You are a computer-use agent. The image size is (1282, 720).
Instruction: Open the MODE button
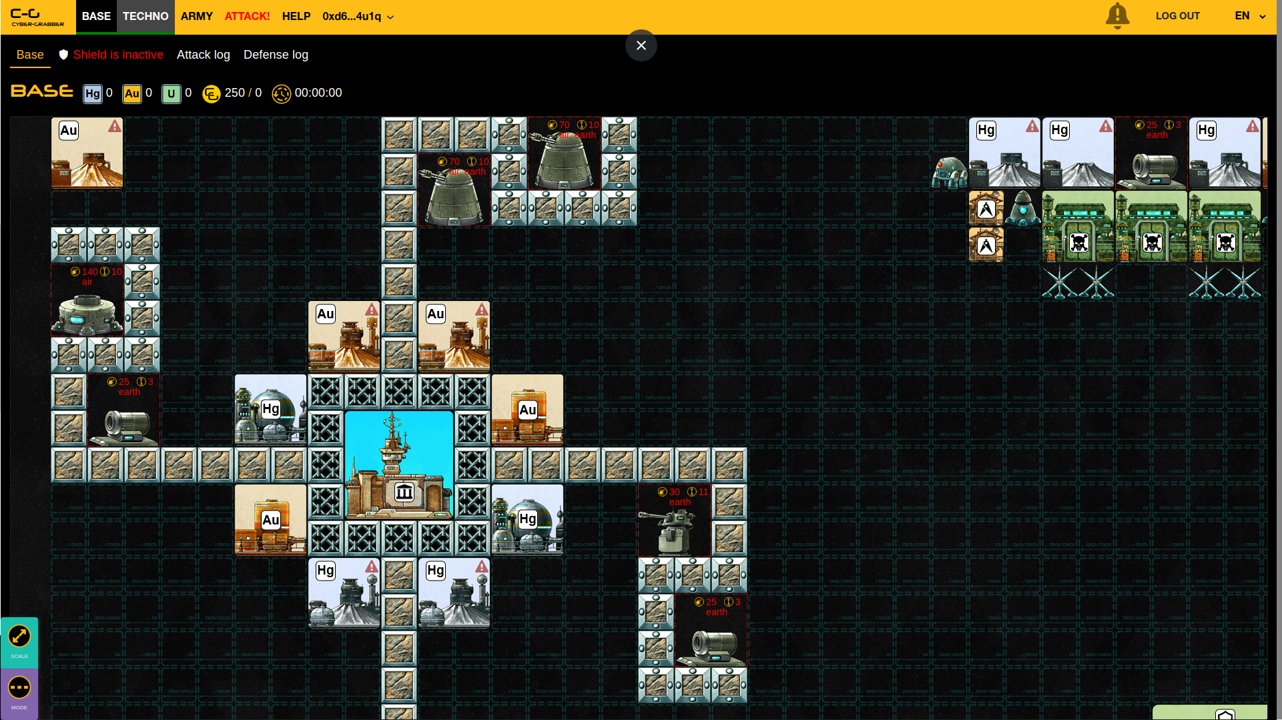(x=19, y=692)
